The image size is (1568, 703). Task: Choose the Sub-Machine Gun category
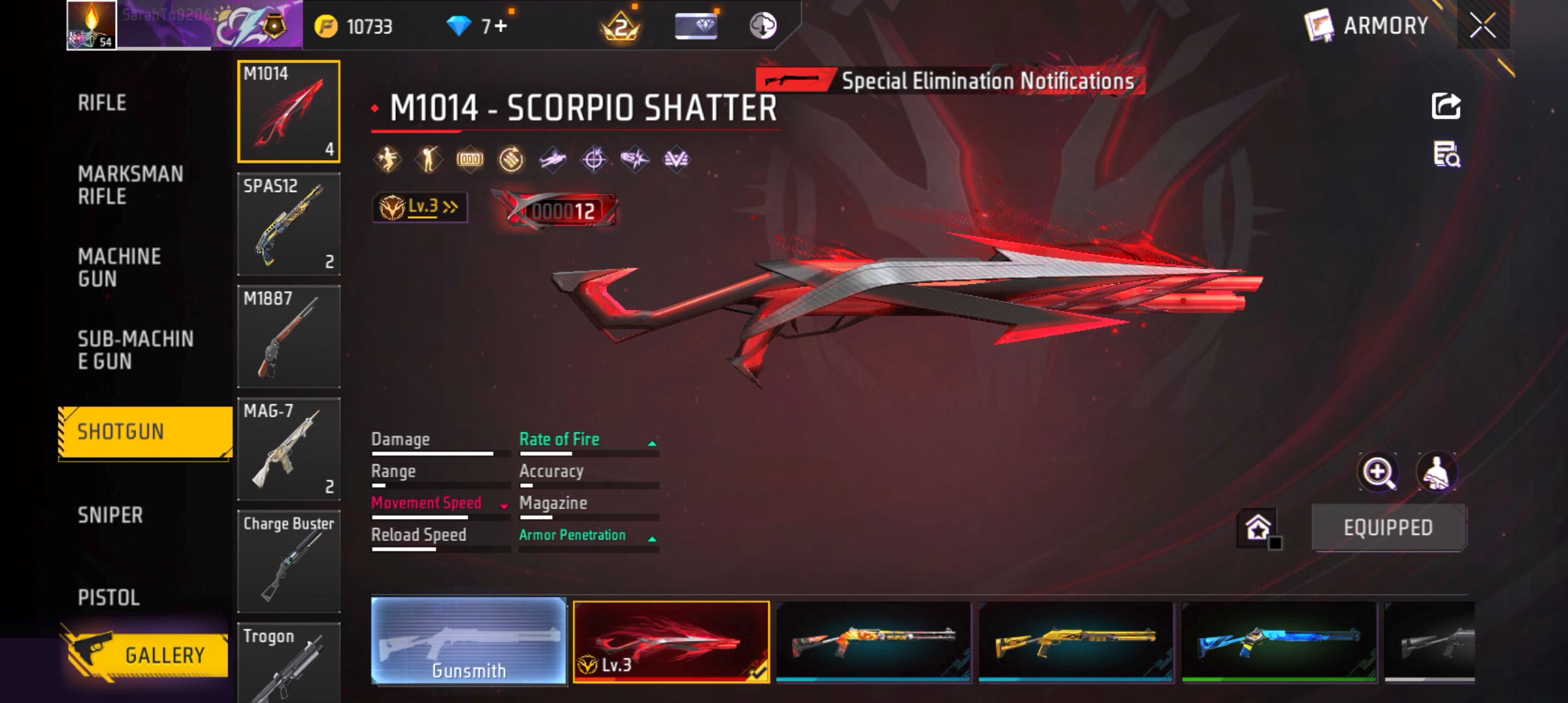tap(135, 350)
